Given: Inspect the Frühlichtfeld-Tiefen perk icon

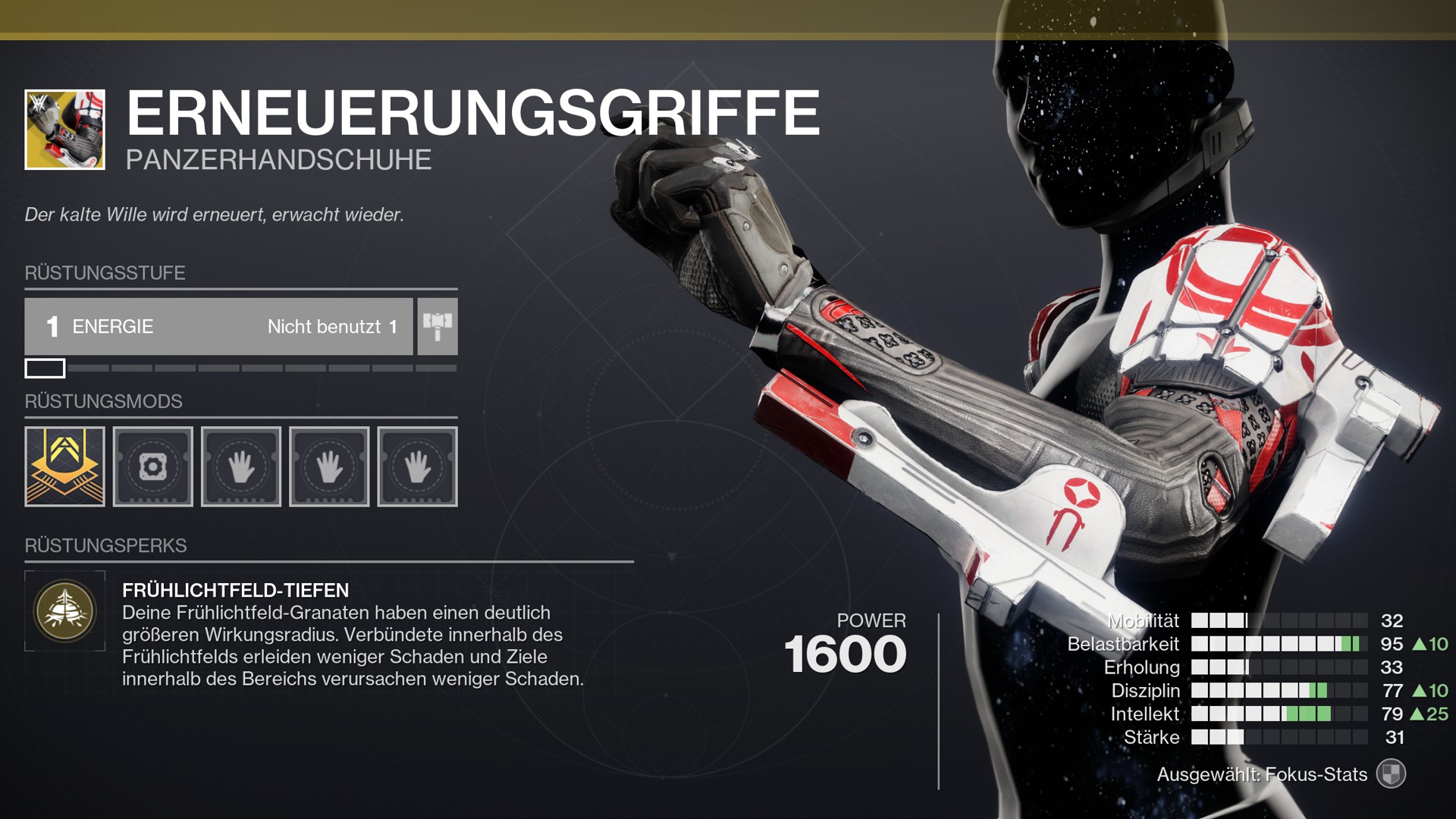Looking at the screenshot, I should pos(64,610).
